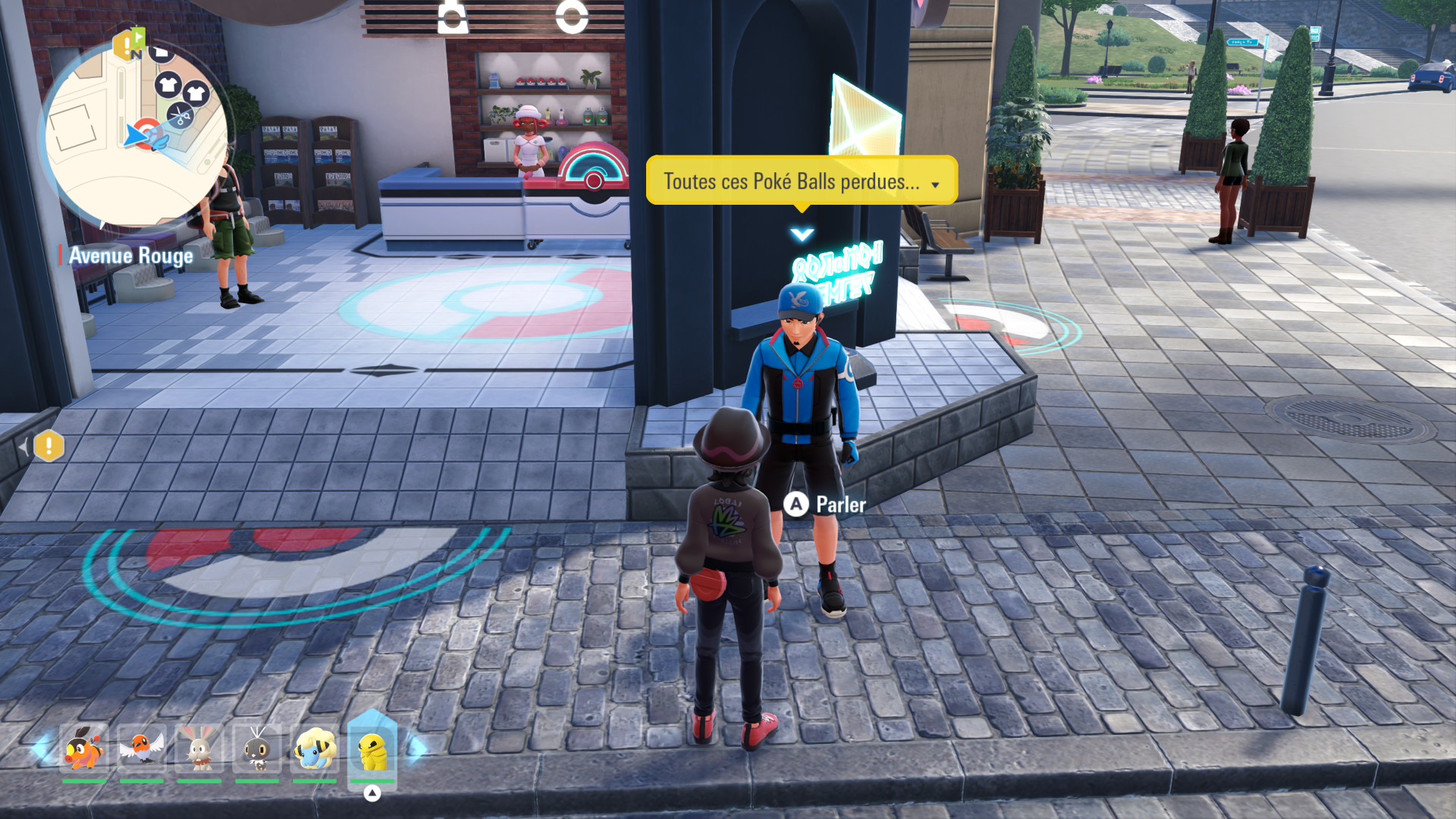Viewport: 1456px width, 819px height.
Task: Click the yellow quest marker atop minimap
Action: [x=126, y=45]
